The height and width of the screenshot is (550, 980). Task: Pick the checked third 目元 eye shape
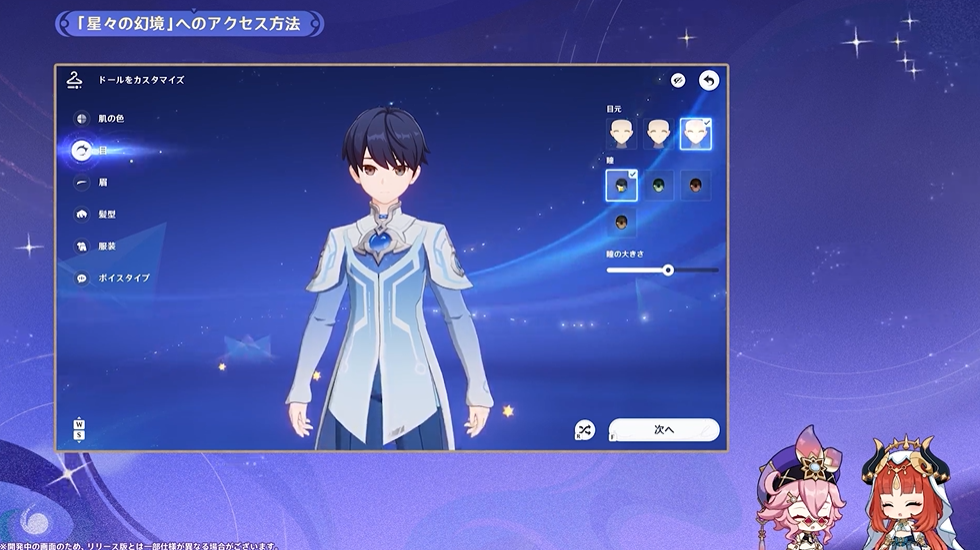[x=695, y=133]
